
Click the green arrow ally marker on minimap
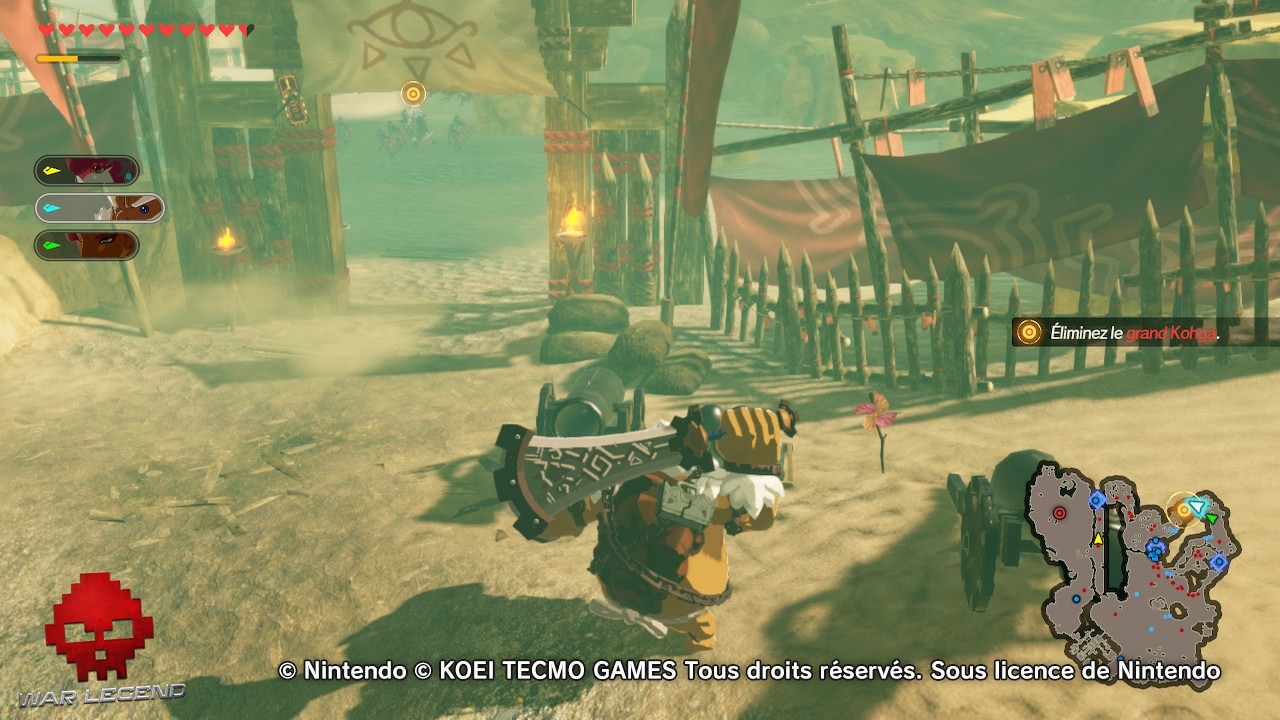click(x=1213, y=518)
